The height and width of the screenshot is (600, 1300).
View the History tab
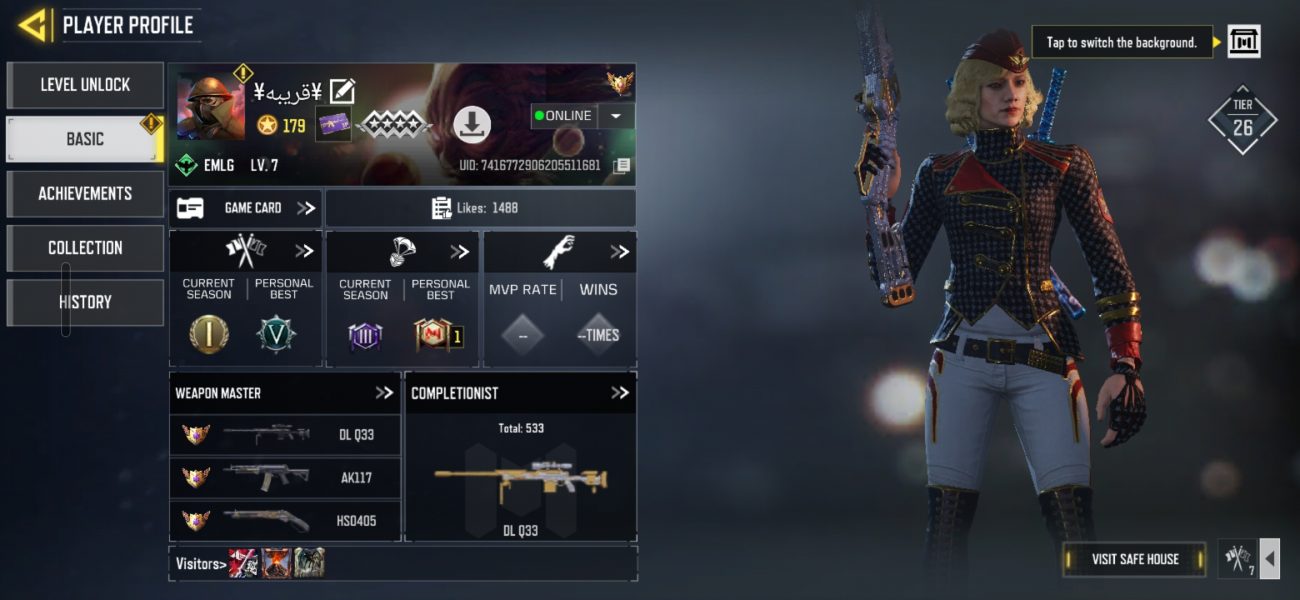(x=85, y=302)
